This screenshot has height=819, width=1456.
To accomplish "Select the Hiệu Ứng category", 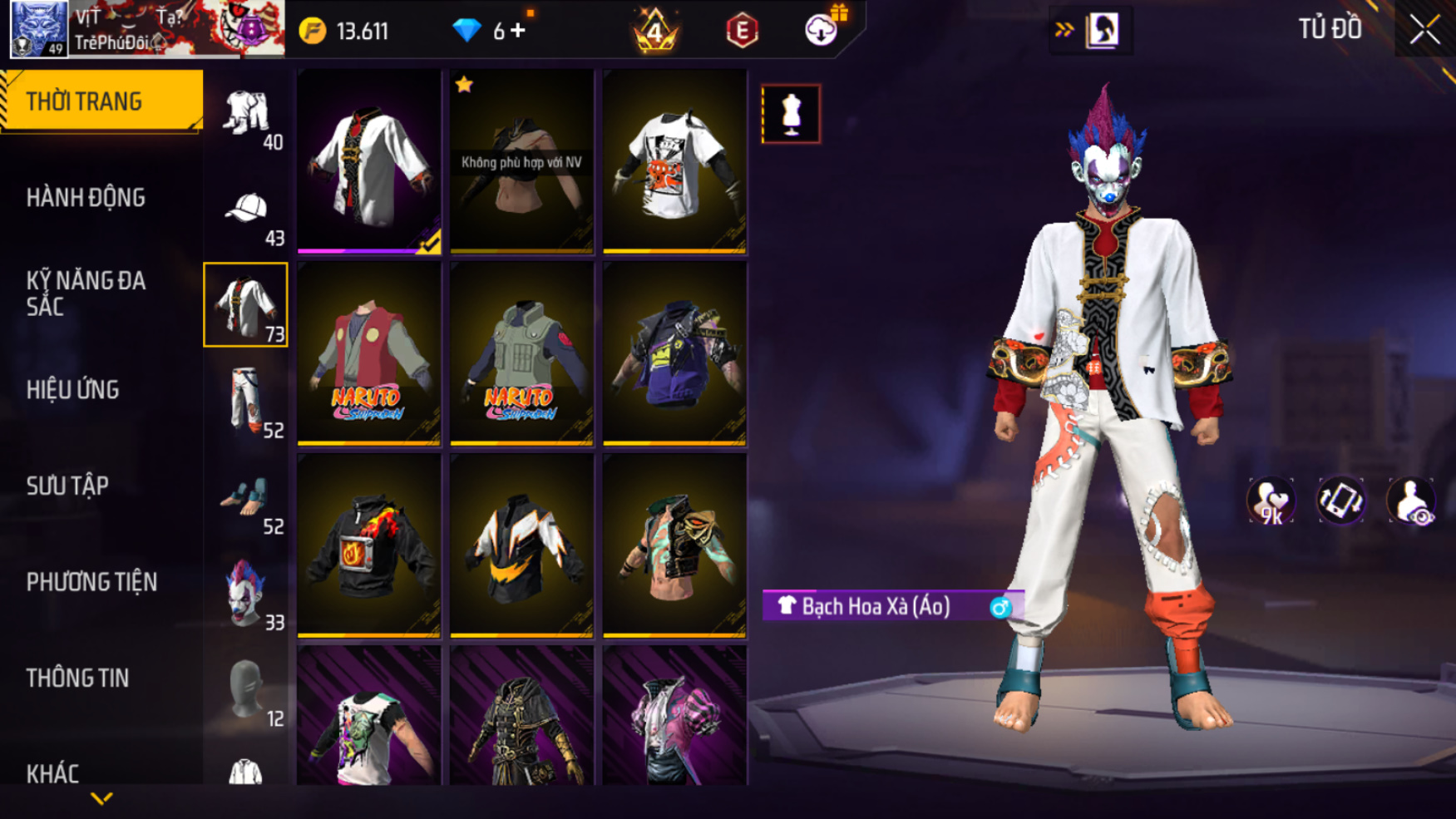I will (x=73, y=390).
